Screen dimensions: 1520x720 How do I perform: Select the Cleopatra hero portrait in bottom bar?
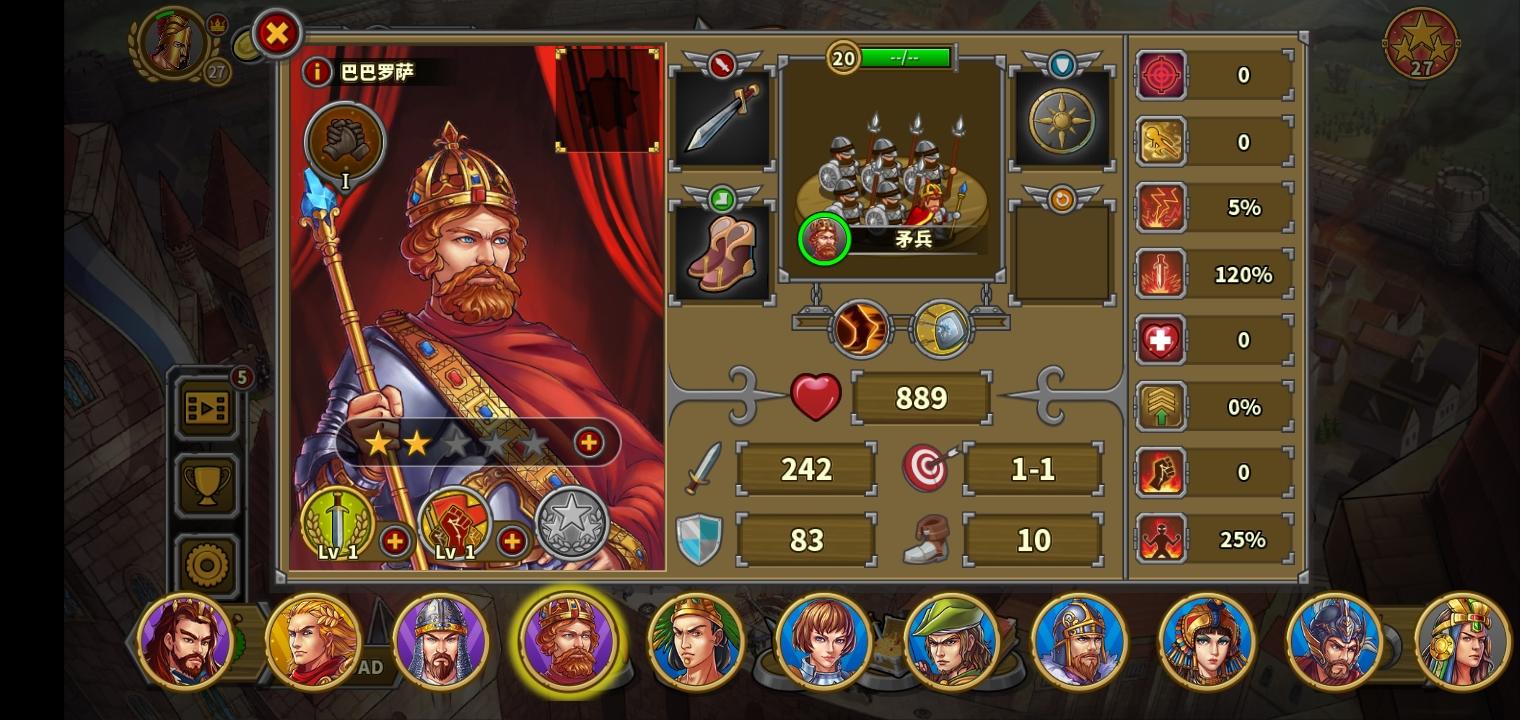(1207, 641)
